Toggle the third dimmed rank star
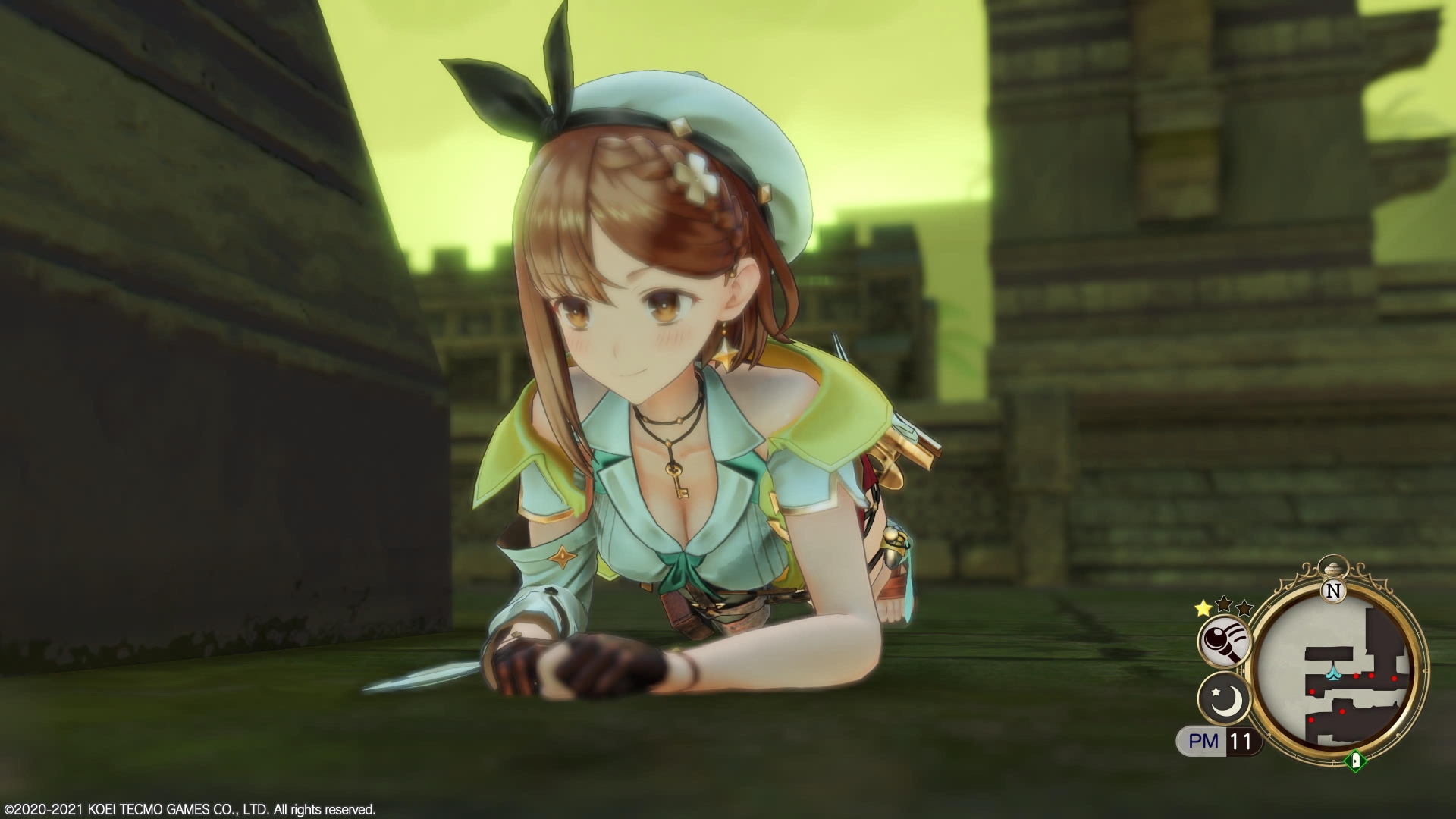 coord(1243,608)
